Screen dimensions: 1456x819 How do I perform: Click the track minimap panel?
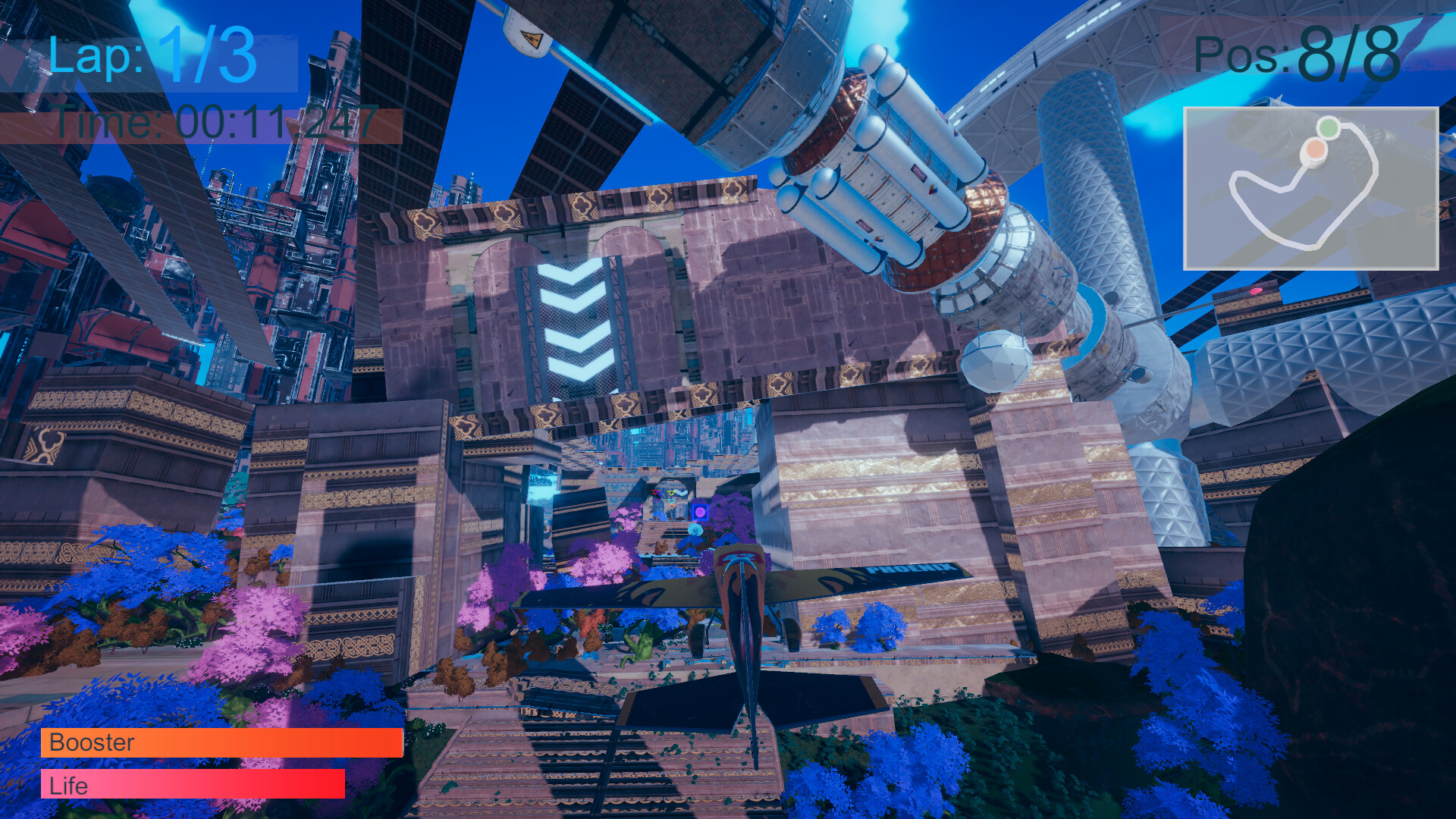pos(1310,189)
